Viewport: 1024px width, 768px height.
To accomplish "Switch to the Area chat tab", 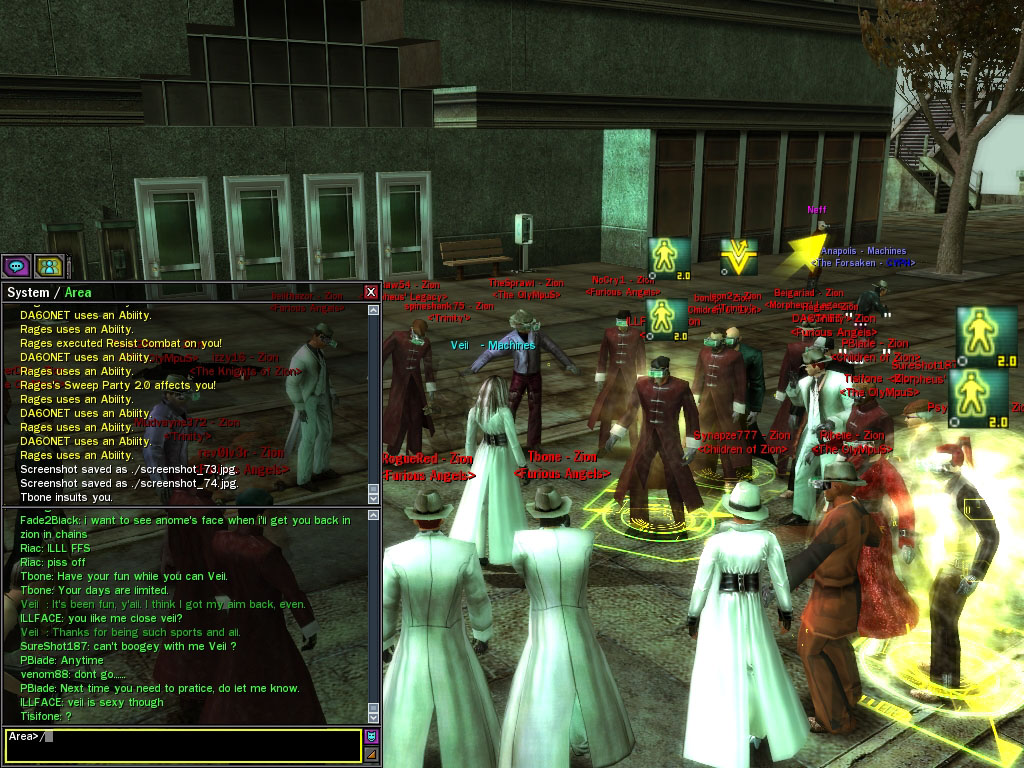I will tap(78, 292).
